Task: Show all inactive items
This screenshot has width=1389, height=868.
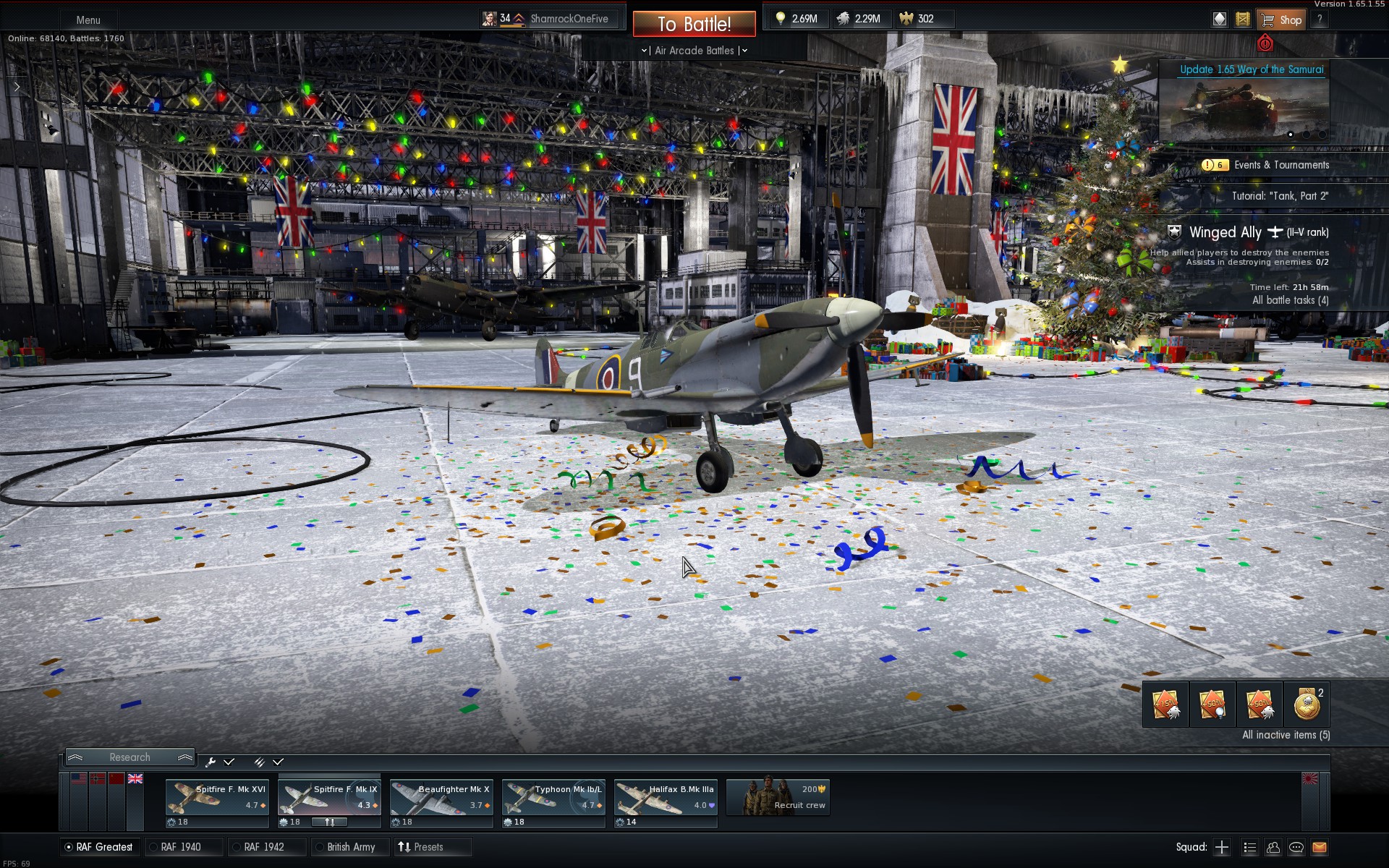Action: tap(1286, 735)
